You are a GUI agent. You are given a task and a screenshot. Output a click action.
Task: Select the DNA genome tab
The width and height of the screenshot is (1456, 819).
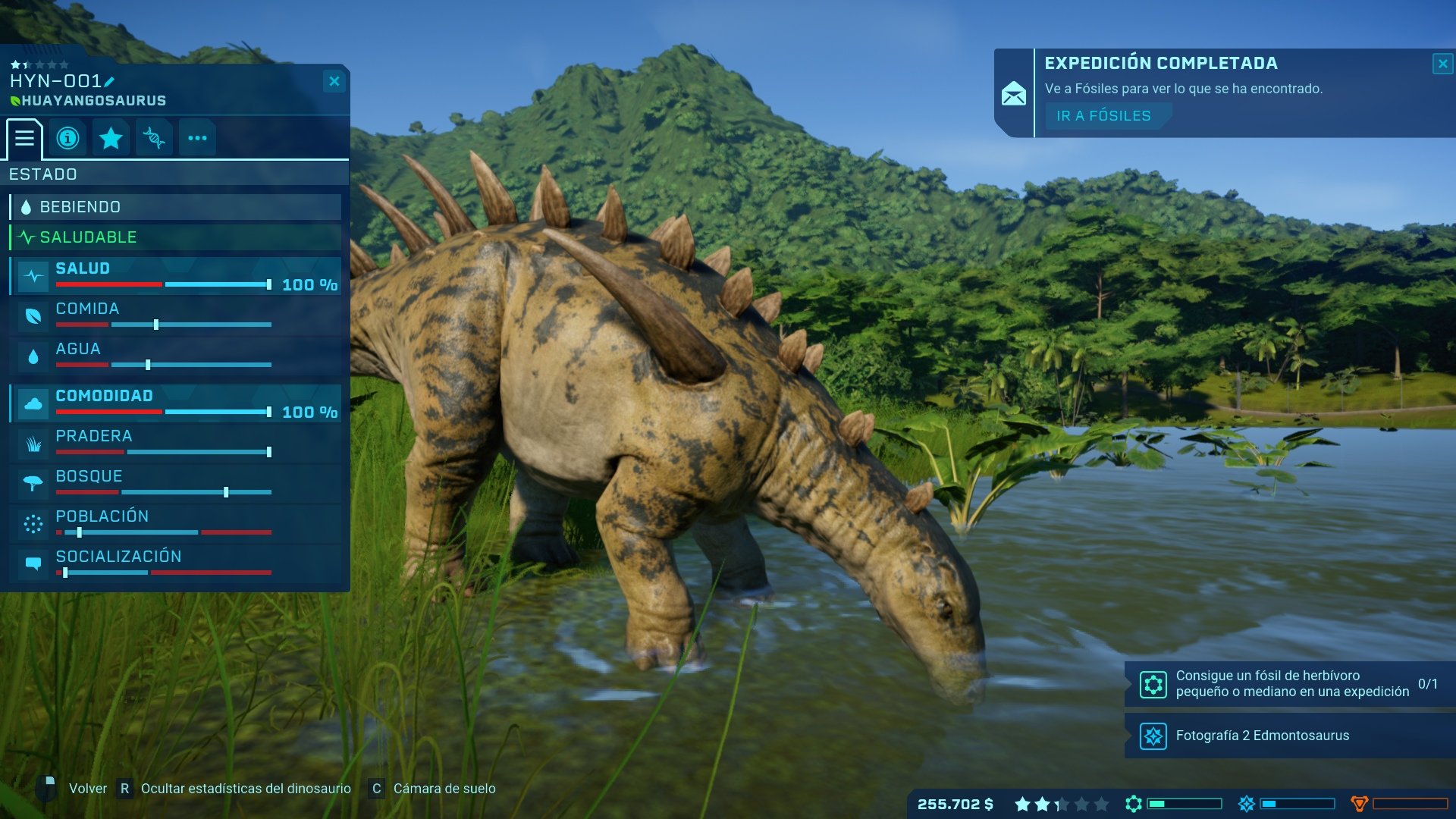coord(154,138)
